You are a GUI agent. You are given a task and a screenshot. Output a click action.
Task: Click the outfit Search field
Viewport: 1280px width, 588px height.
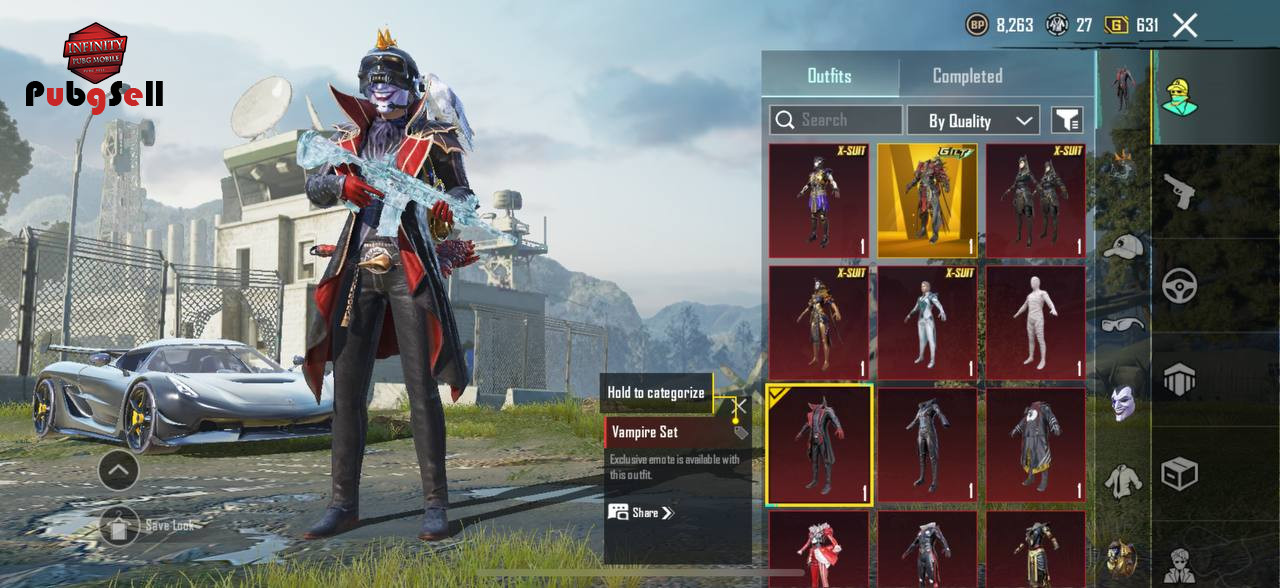point(836,120)
